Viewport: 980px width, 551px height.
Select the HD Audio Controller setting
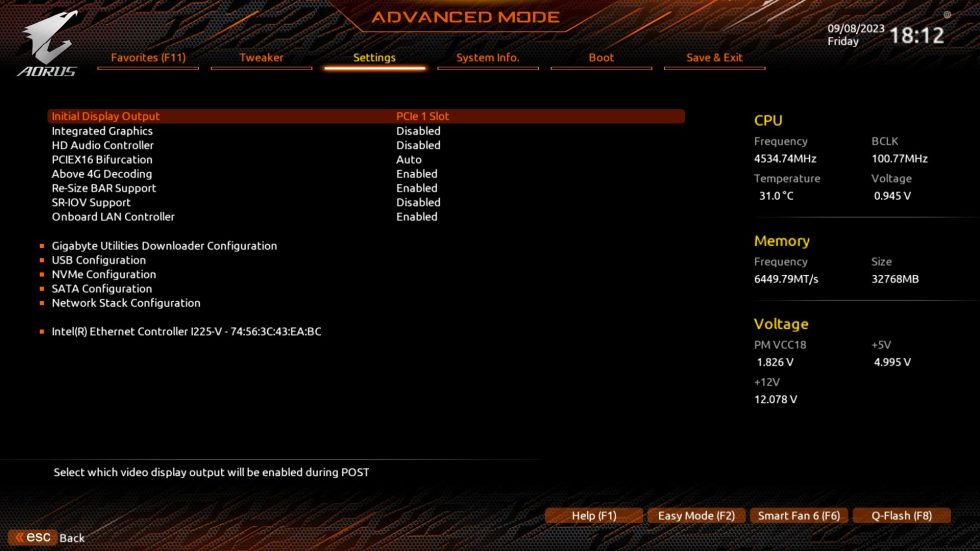click(103, 145)
